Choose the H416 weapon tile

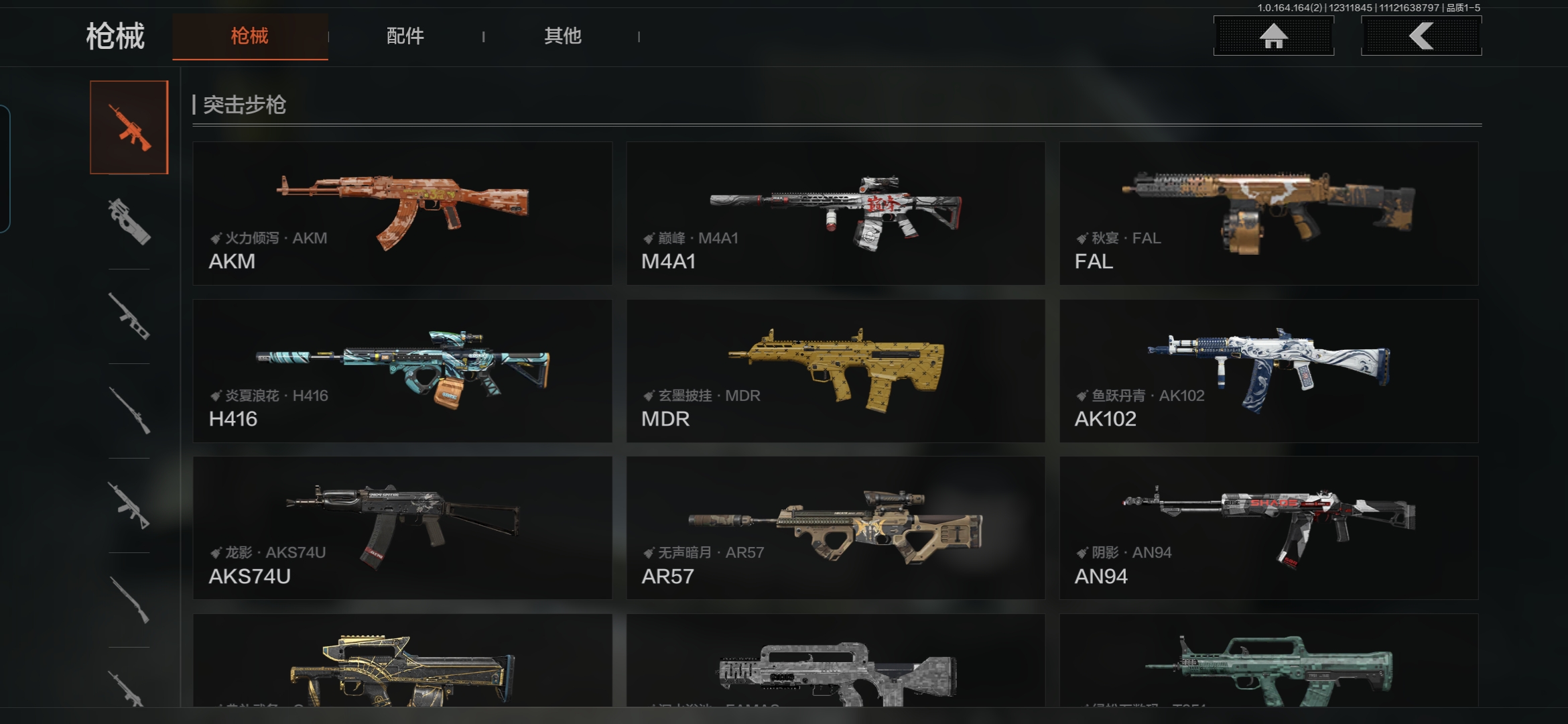[x=402, y=371]
